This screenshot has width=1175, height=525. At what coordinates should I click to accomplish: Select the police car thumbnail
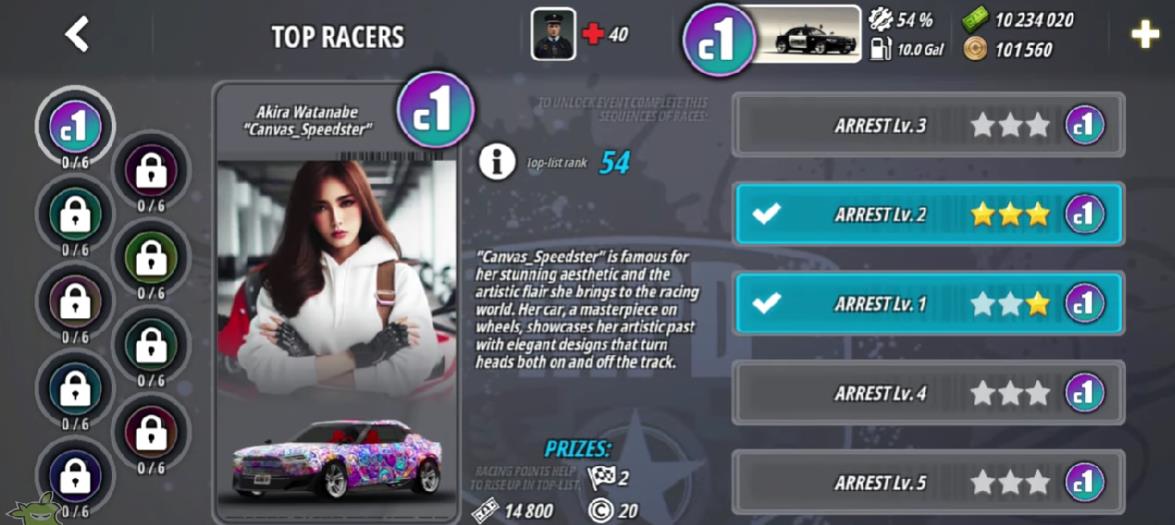[810, 35]
